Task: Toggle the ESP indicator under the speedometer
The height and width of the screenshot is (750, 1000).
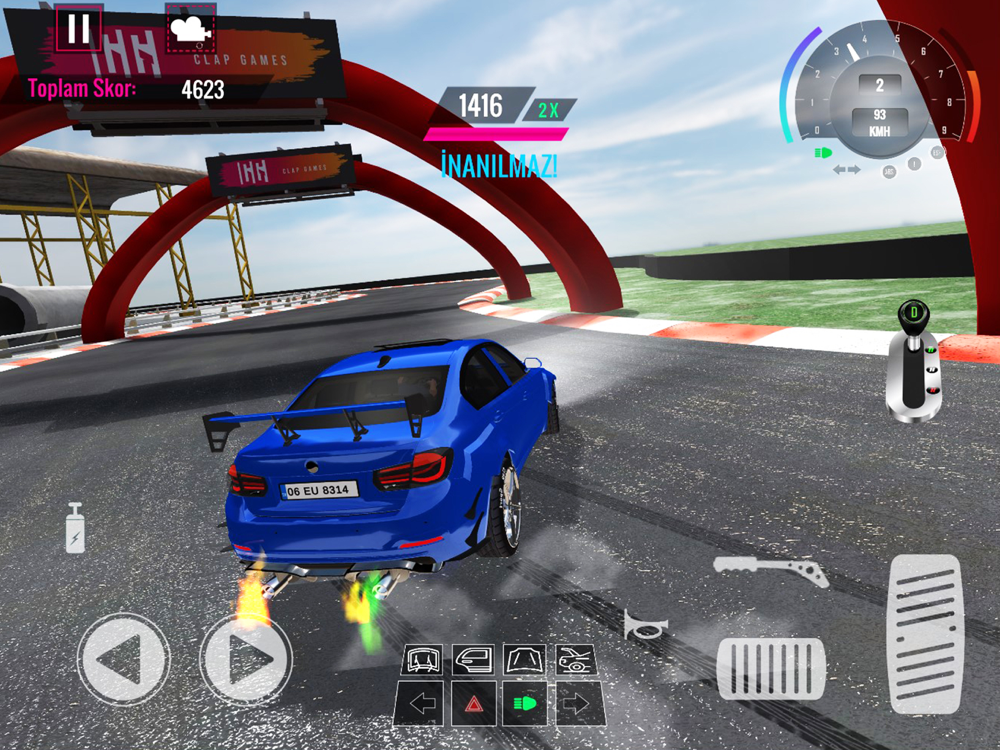Action: pos(937,153)
